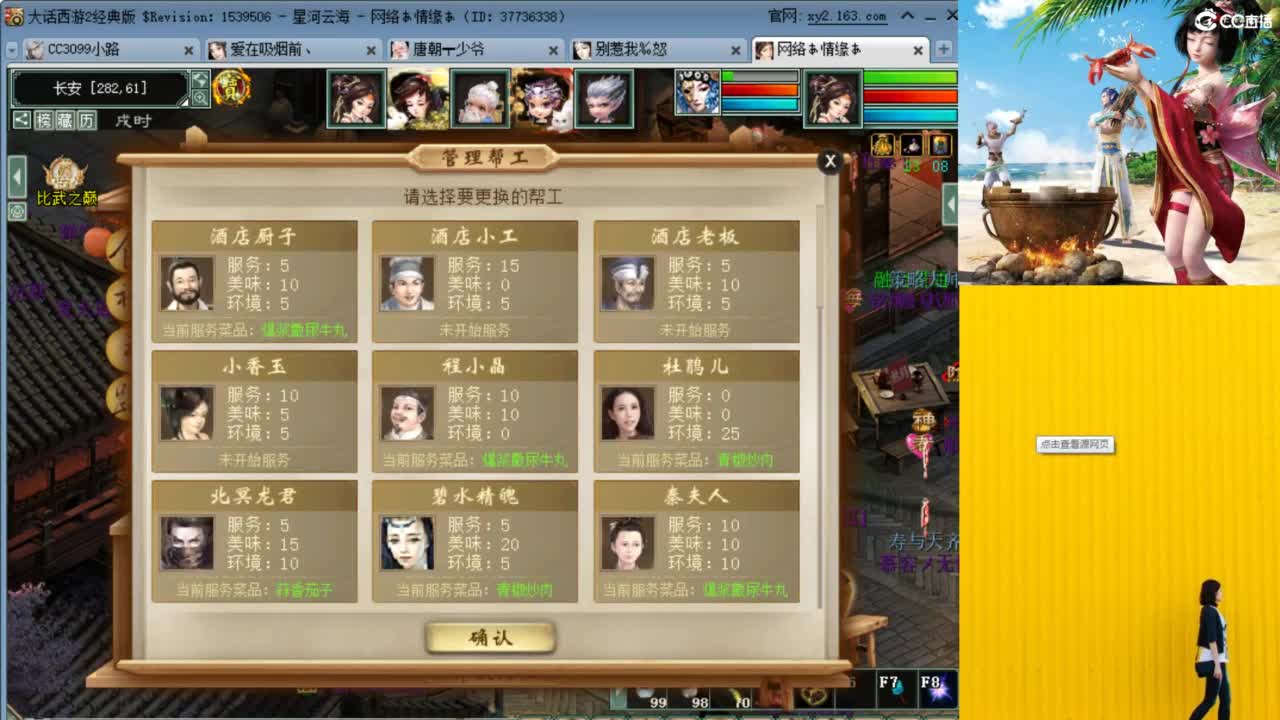Select the 杜鹃儿 helper portrait thumbnail

(628, 412)
